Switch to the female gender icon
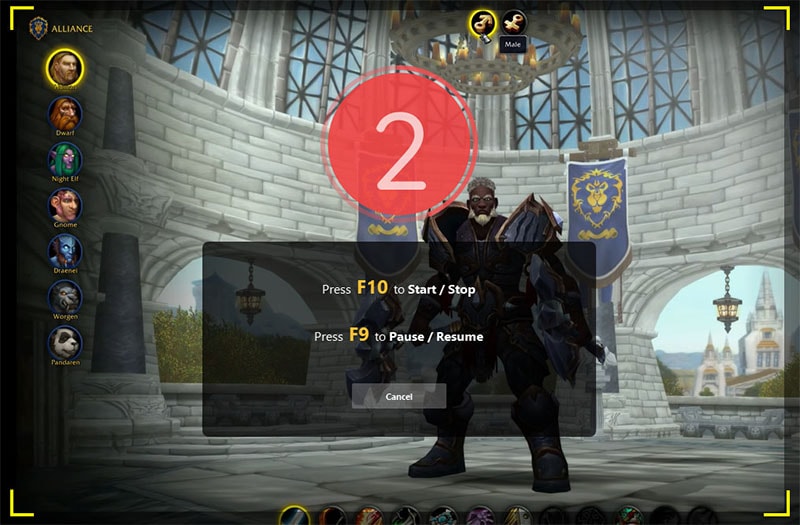 (x=514, y=22)
